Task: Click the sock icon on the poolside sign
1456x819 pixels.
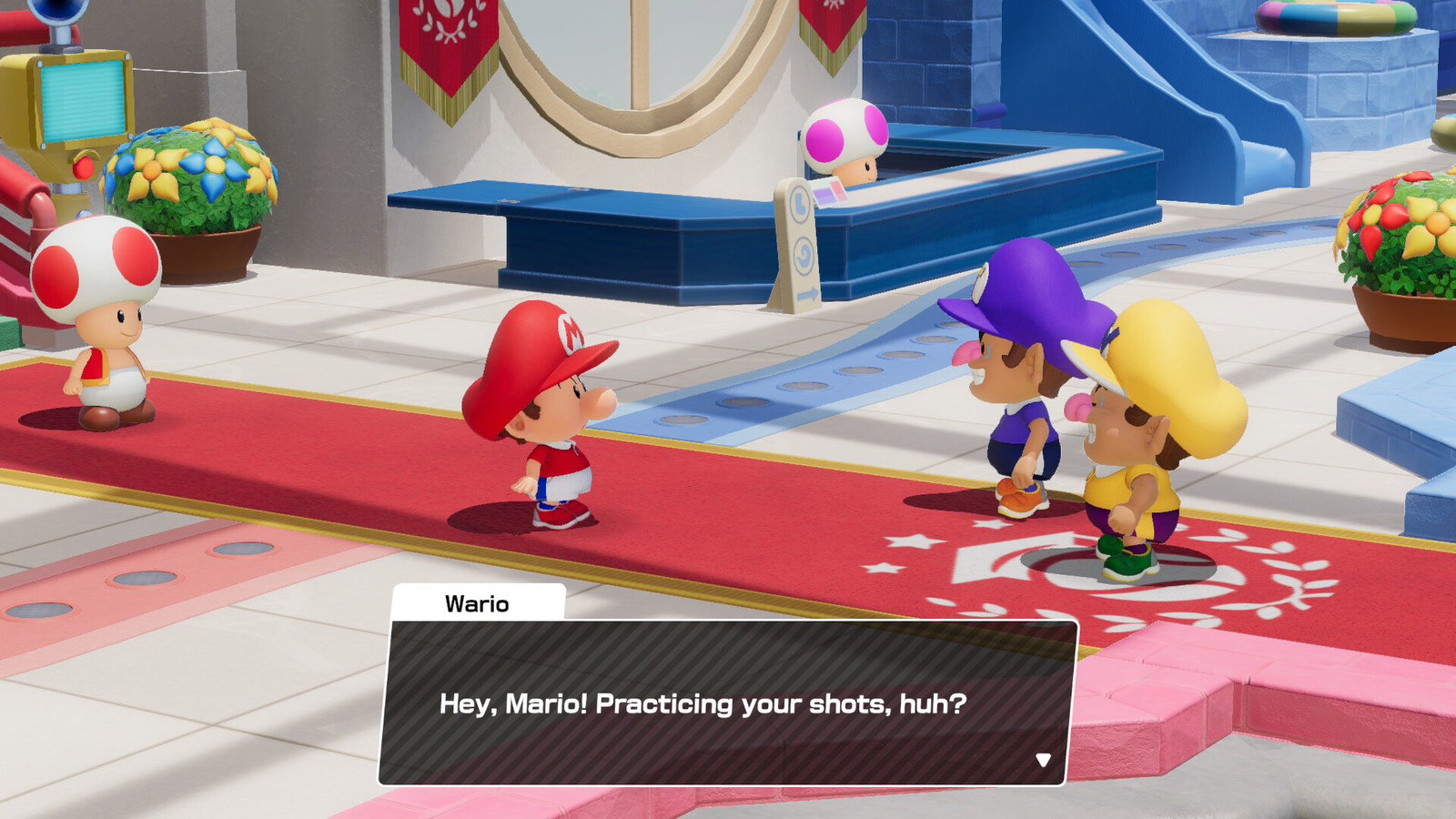Action: (x=800, y=202)
